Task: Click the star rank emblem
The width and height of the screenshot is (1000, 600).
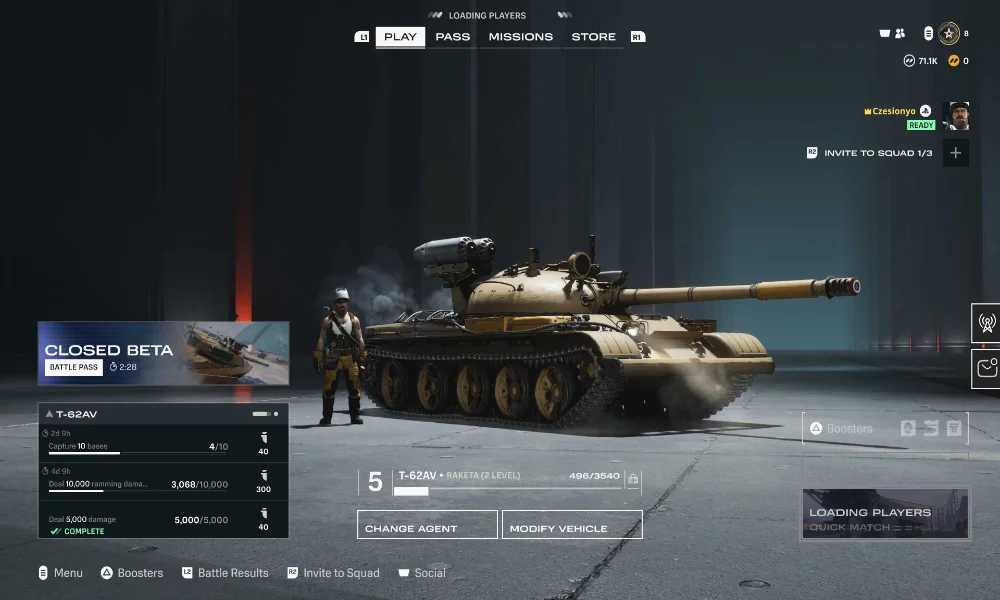Action: 949,34
